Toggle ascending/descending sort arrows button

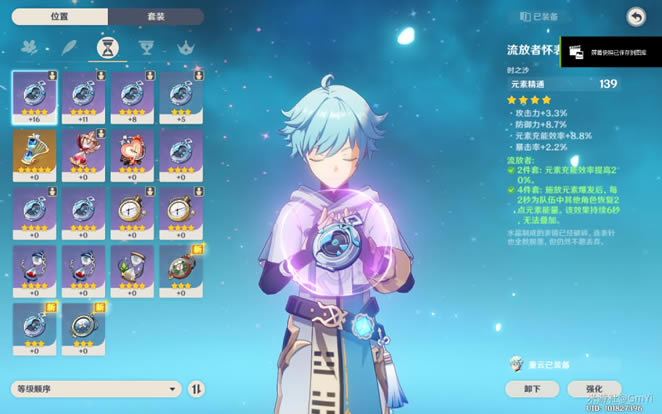[196, 388]
